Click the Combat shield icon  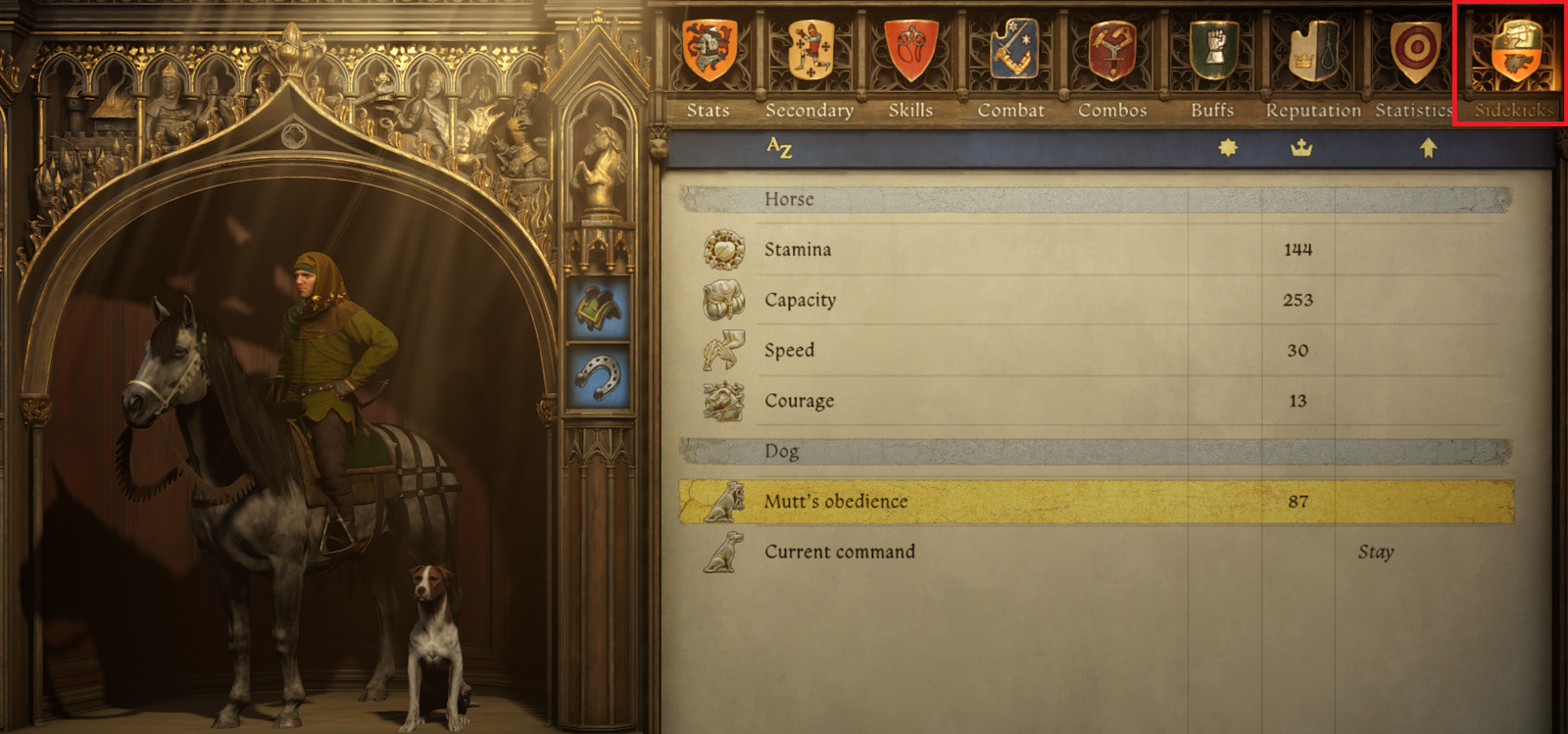pyautogui.click(x=1010, y=46)
